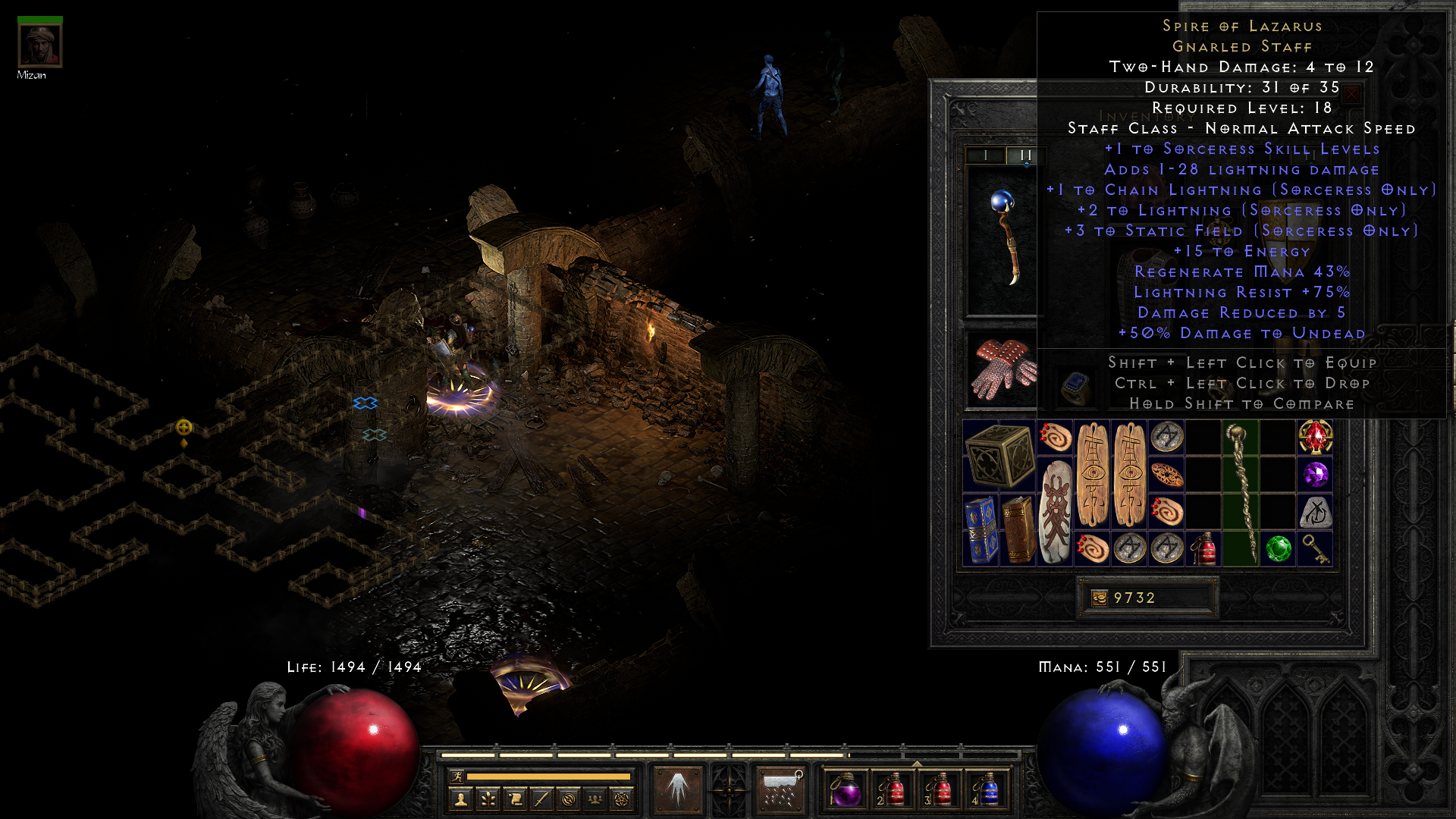Select the Horadric Cube in inventory
Image resolution: width=1456 pixels, height=819 pixels.
[999, 456]
